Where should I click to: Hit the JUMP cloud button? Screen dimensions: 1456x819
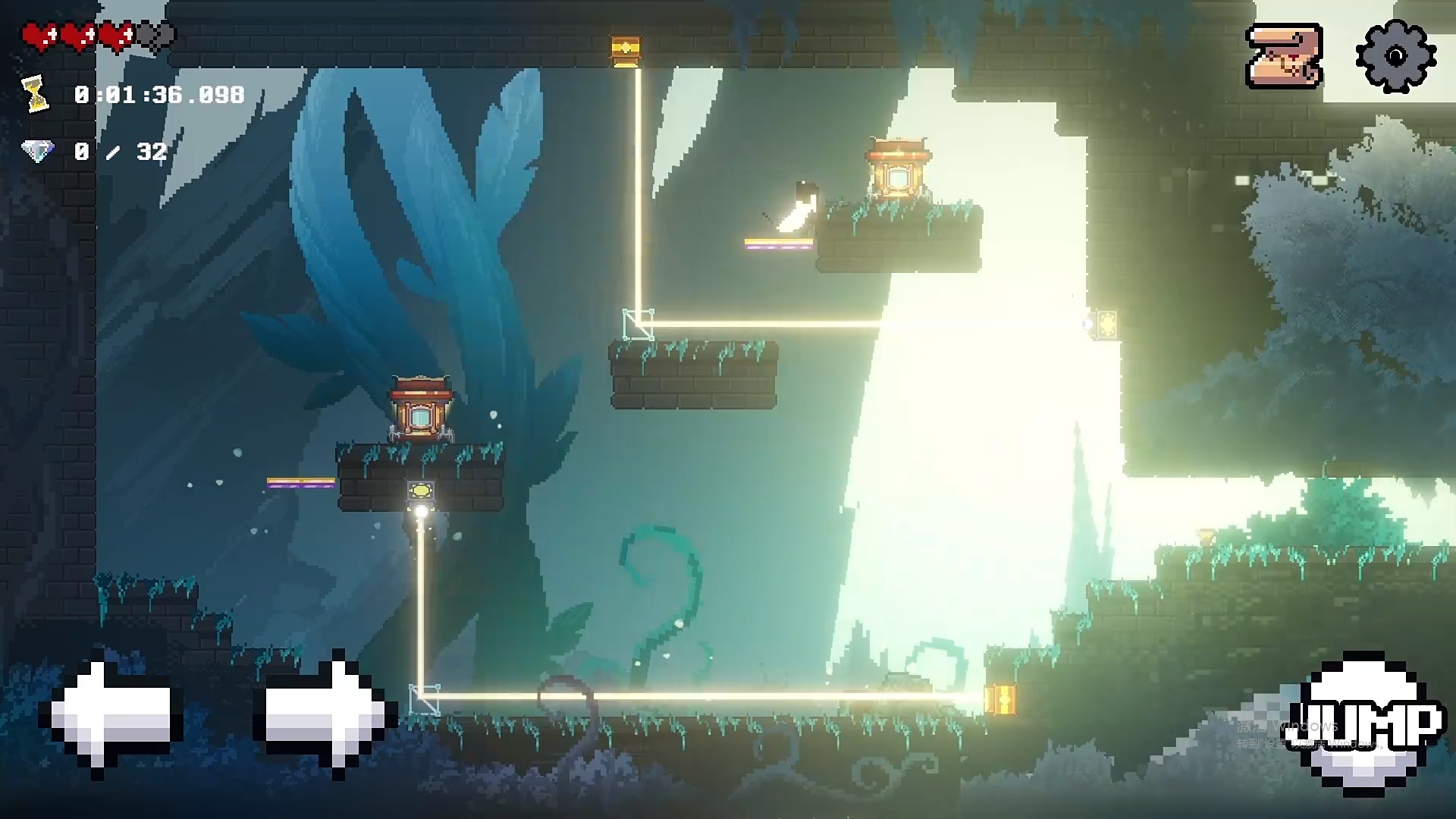coord(1367,723)
